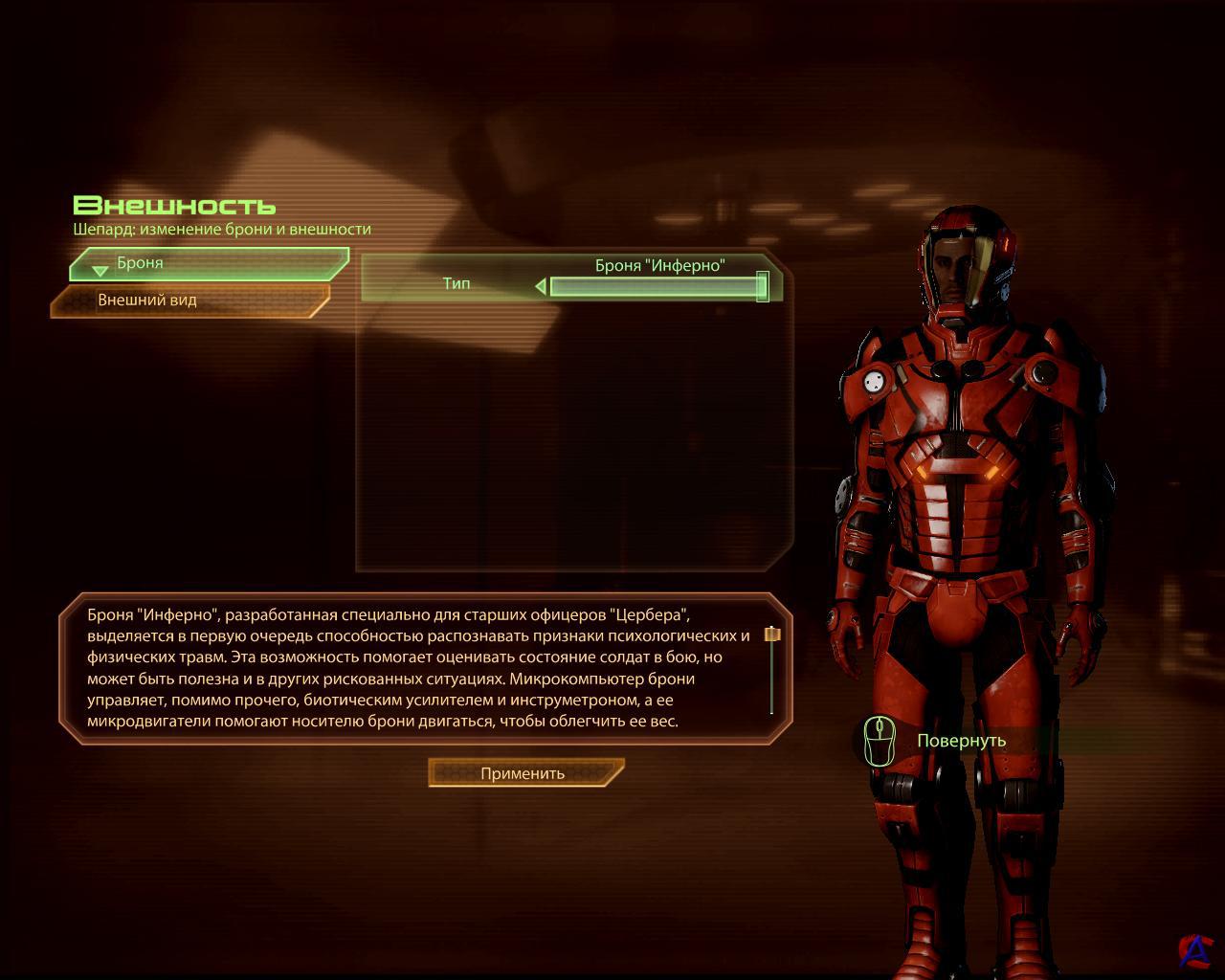The image size is (1225, 980).
Task: Select the Броня category
Action: click(x=209, y=263)
